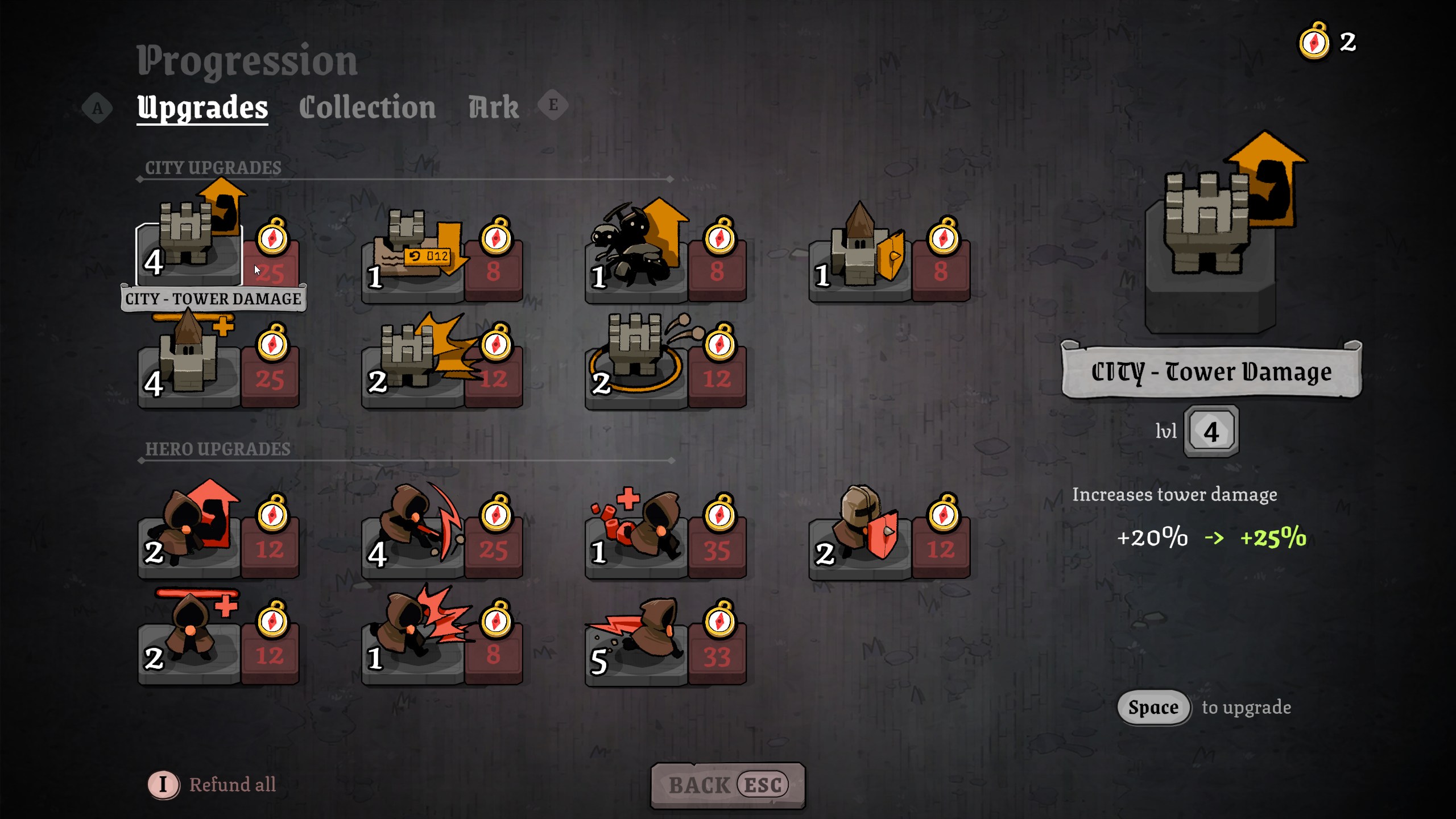
Task: Select the City Tower Damage upgrade
Action: (x=189, y=250)
